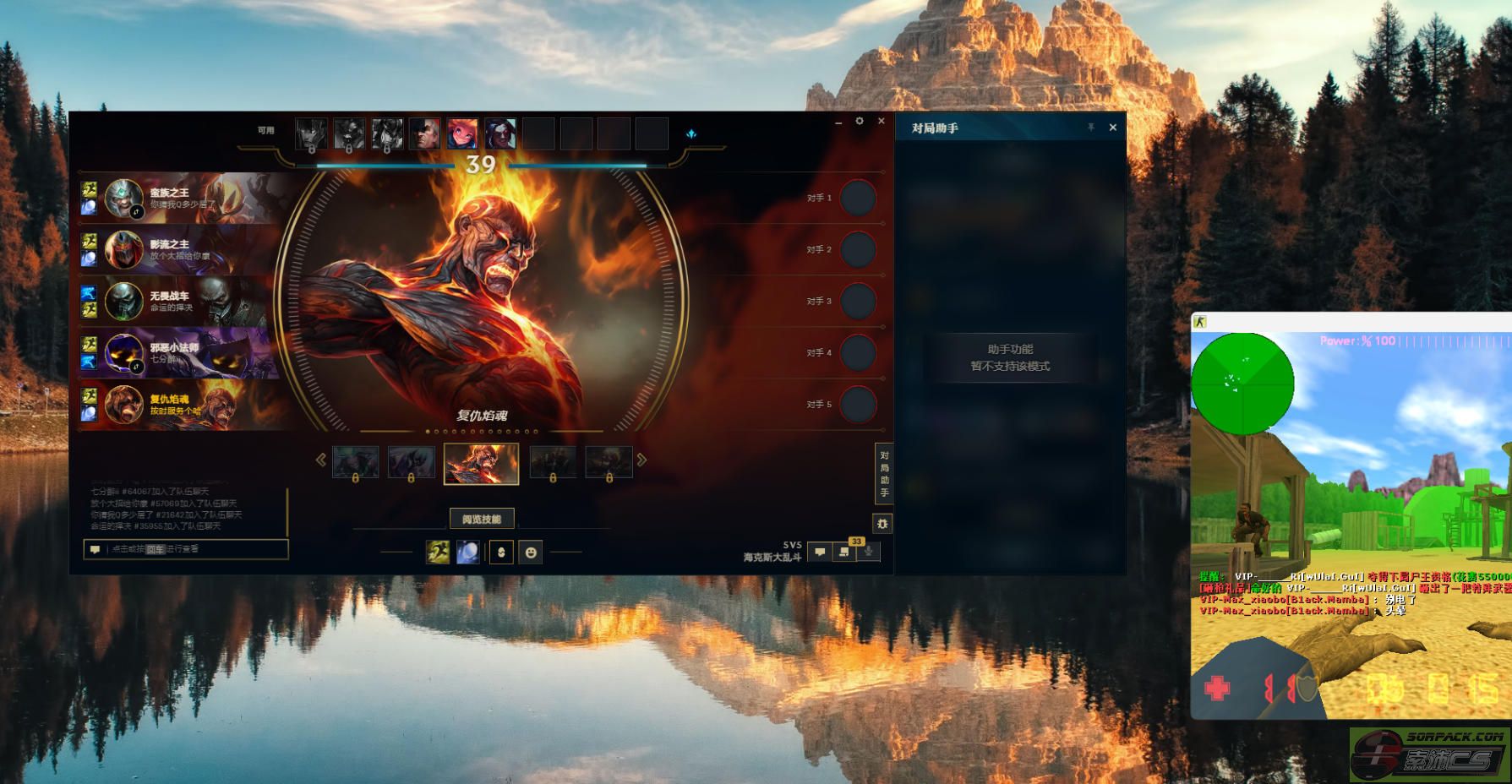This screenshot has width=1512, height=784.
Task: Click the bug report icon button
Action: point(882,524)
